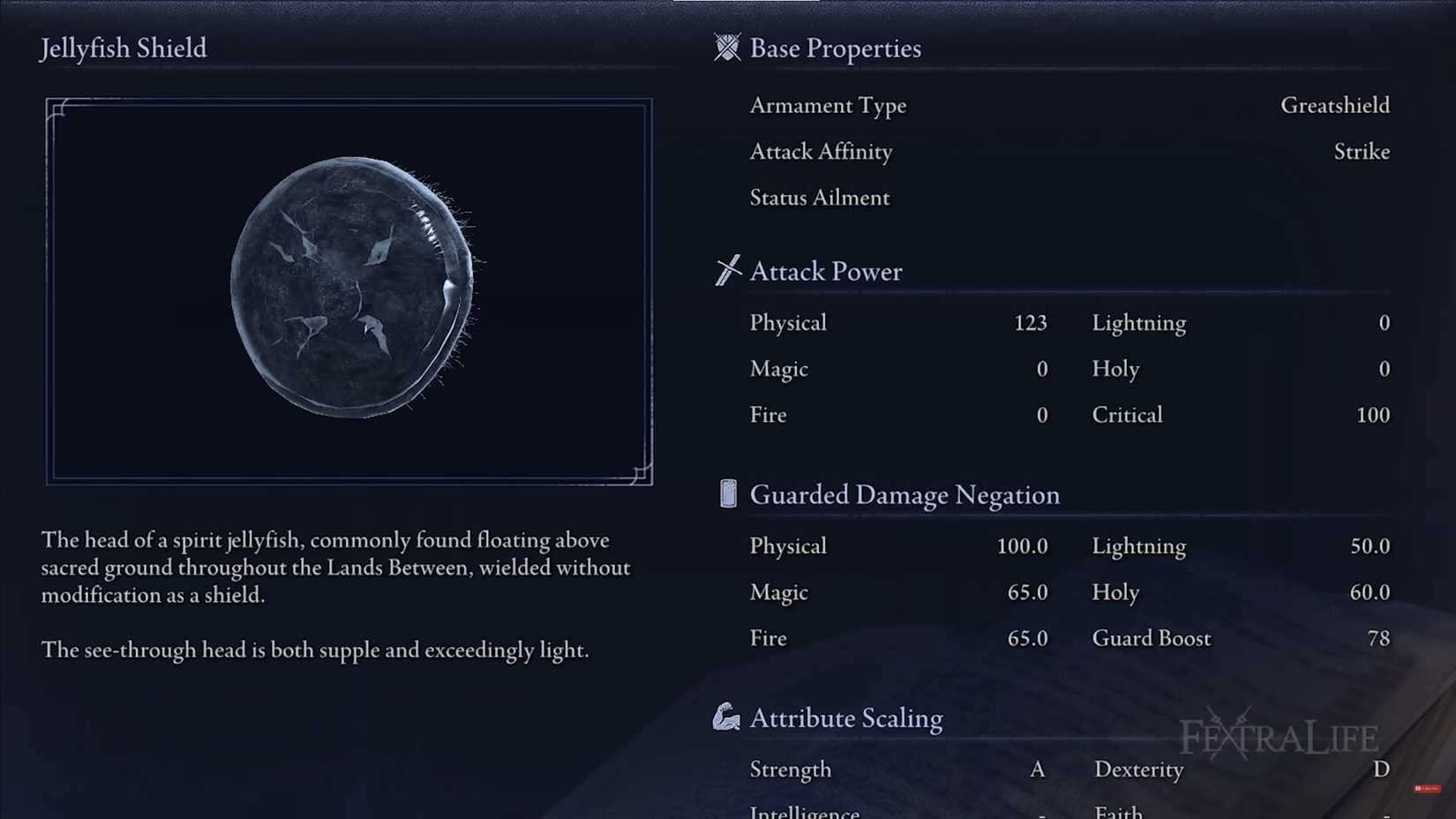Click the shield-and-swords icon beside Base Properties
Viewport: 1456px width, 819px height.
pyautogui.click(x=728, y=49)
